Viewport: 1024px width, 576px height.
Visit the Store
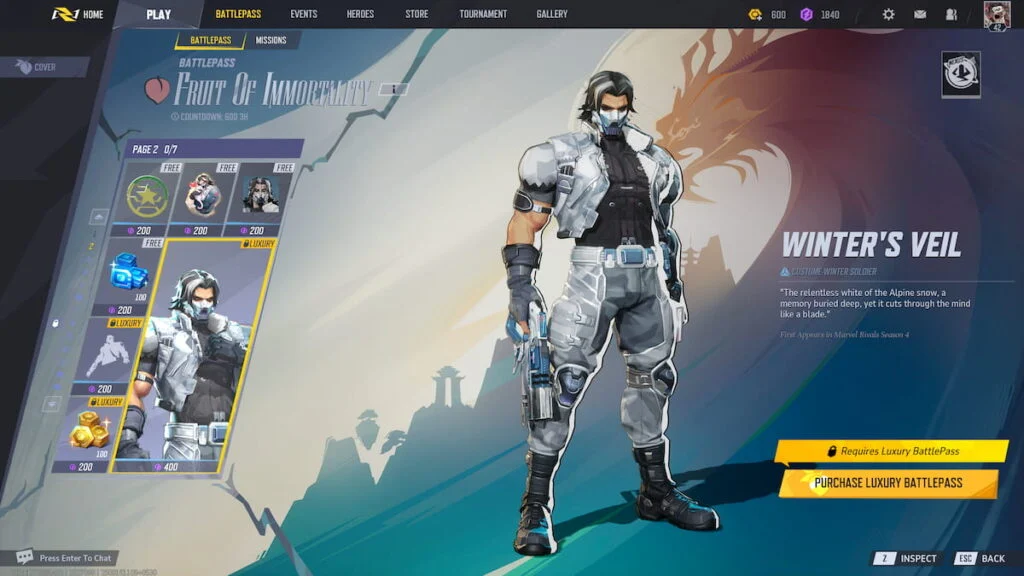pos(417,14)
